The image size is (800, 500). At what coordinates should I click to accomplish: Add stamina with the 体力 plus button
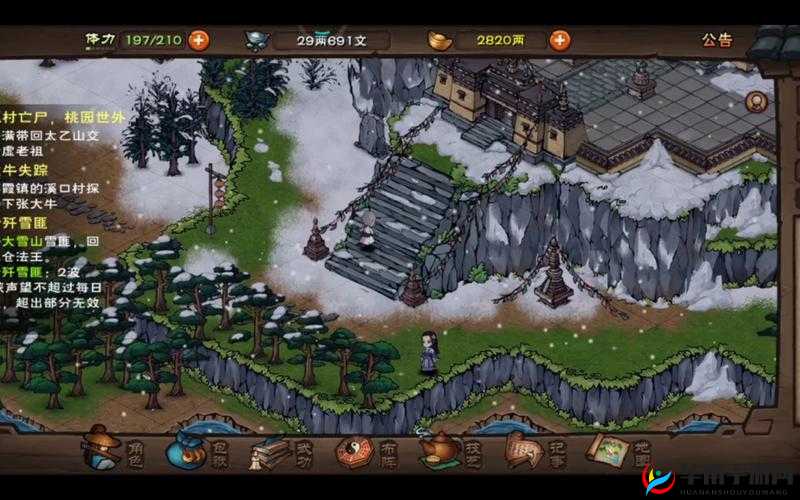point(199,40)
